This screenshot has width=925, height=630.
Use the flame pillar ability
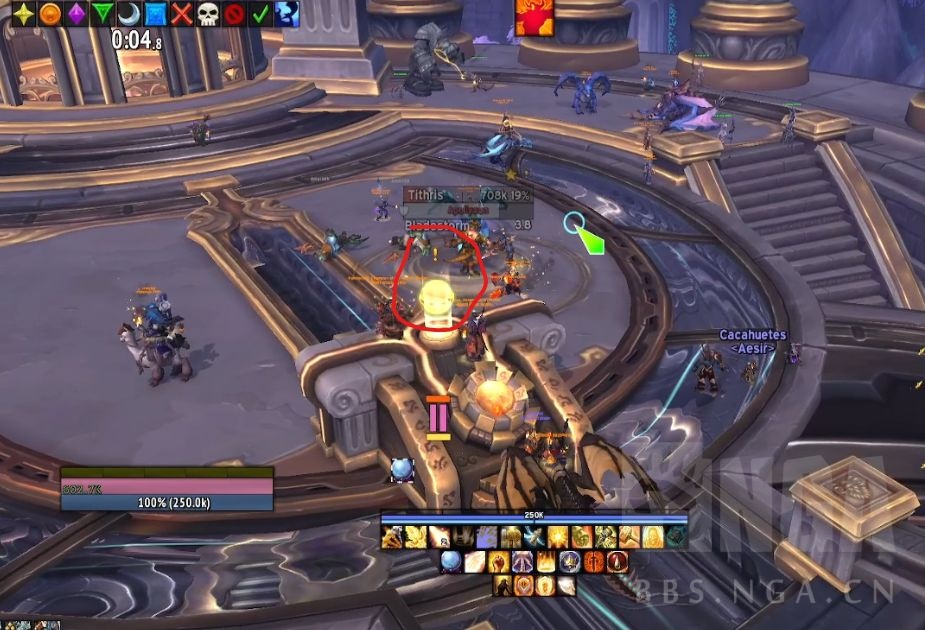547,562
